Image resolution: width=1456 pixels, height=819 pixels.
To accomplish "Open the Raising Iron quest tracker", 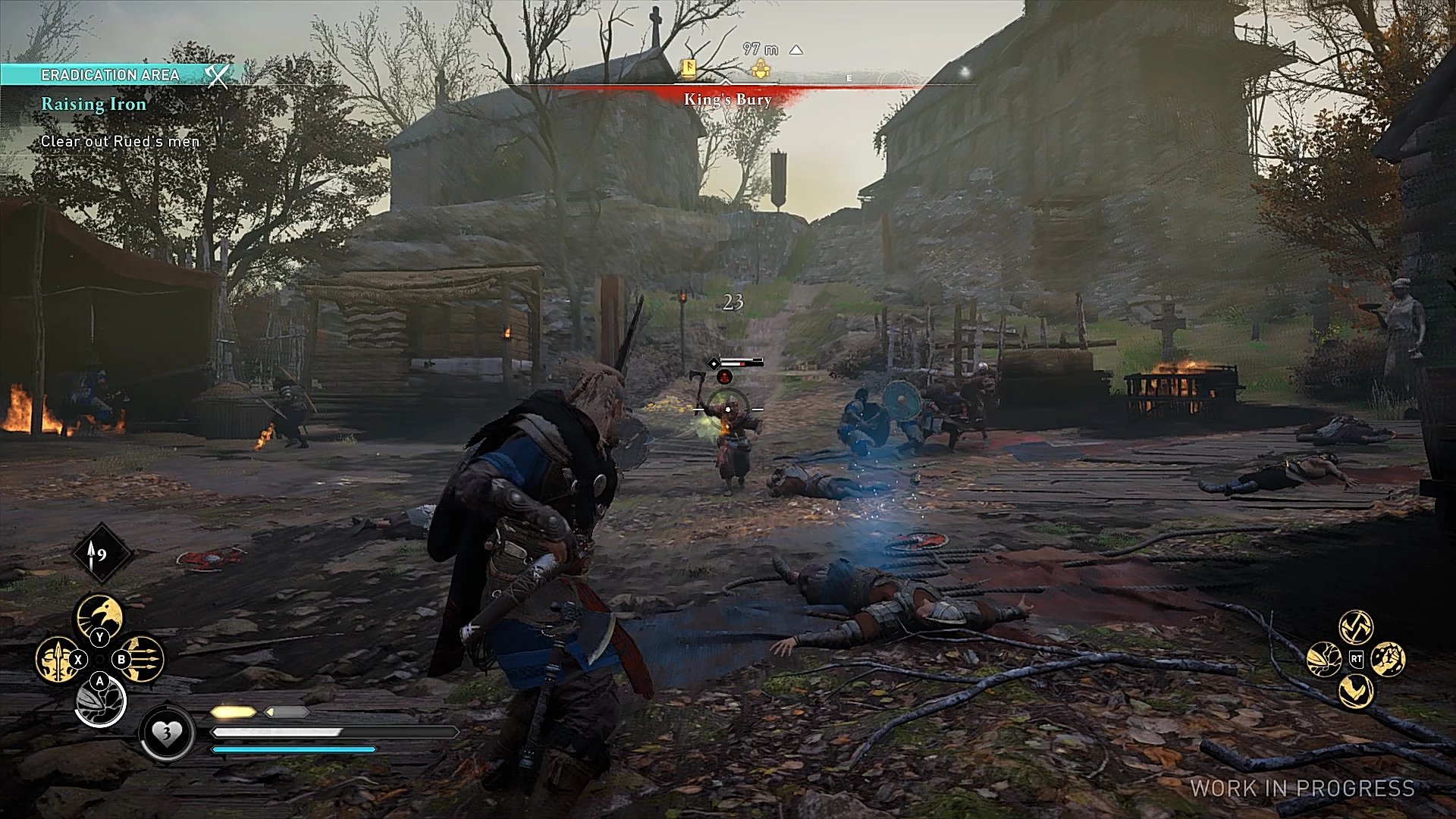I will pyautogui.click(x=93, y=105).
